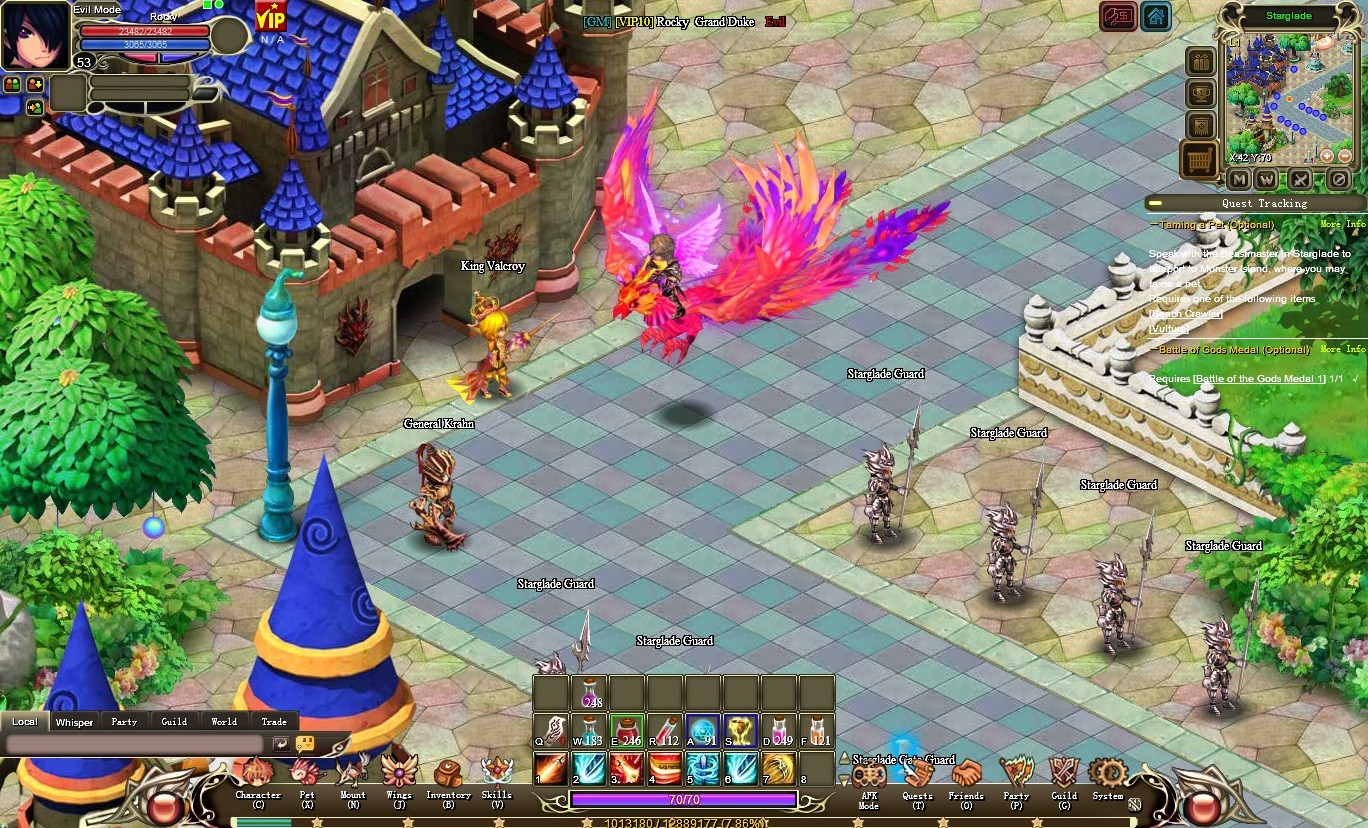Open the Quests log
This screenshot has width=1368, height=828.
(917, 776)
